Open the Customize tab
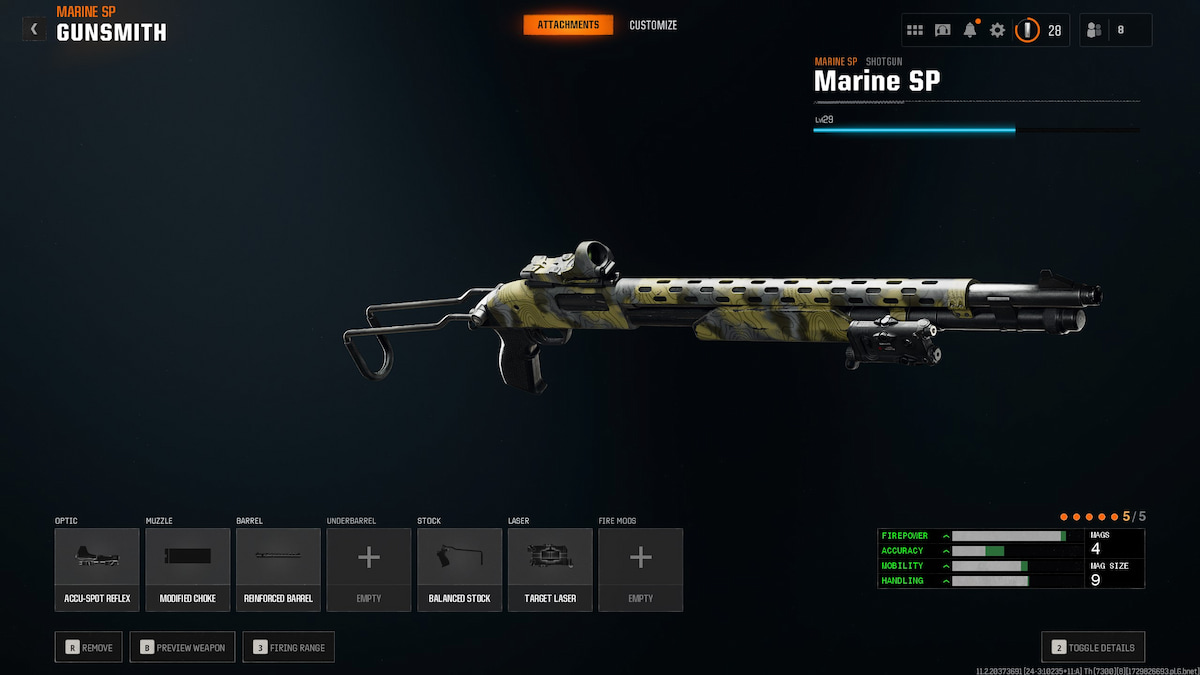The image size is (1200, 675). click(x=653, y=25)
